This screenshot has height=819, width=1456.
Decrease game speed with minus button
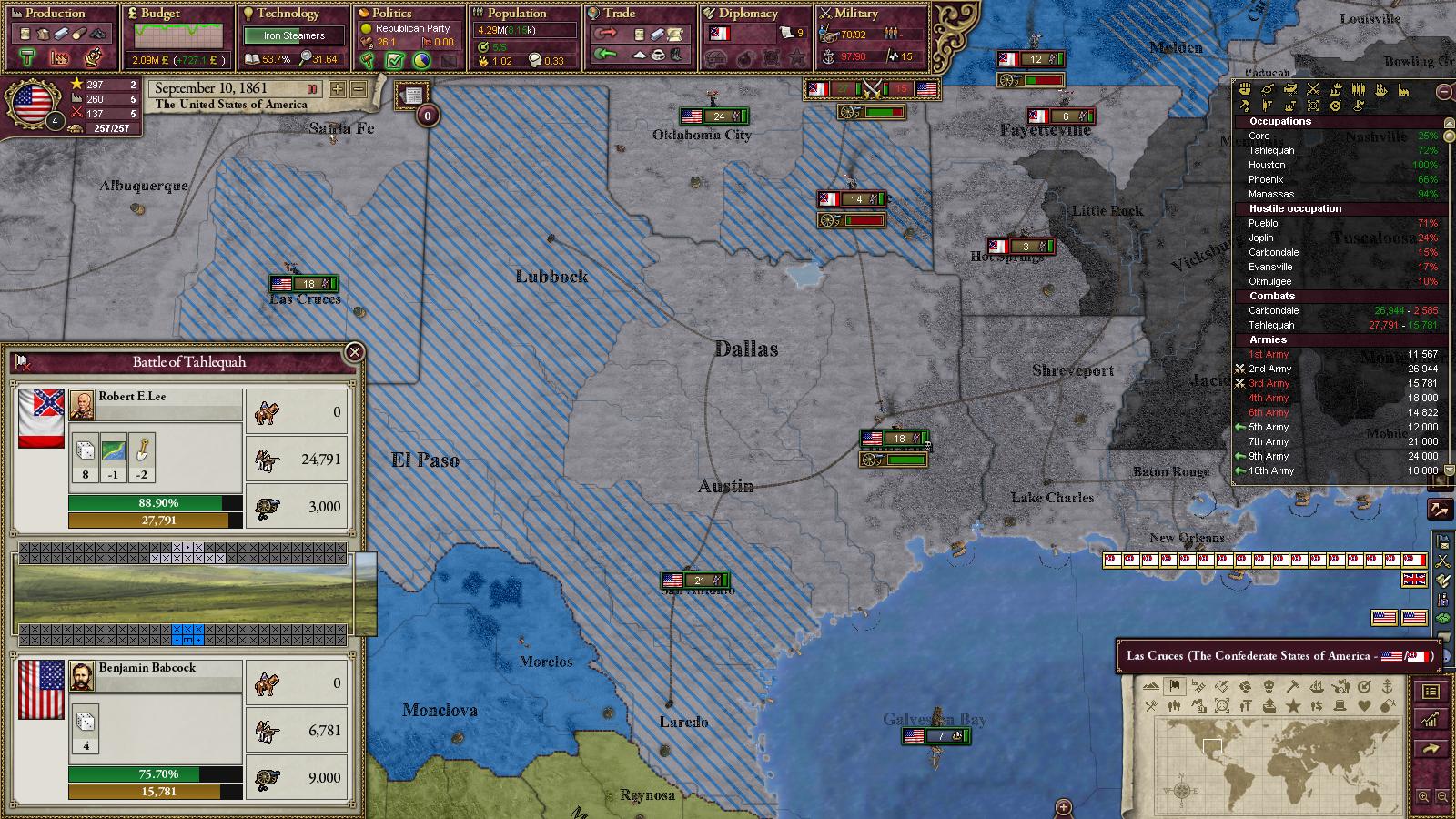click(359, 89)
